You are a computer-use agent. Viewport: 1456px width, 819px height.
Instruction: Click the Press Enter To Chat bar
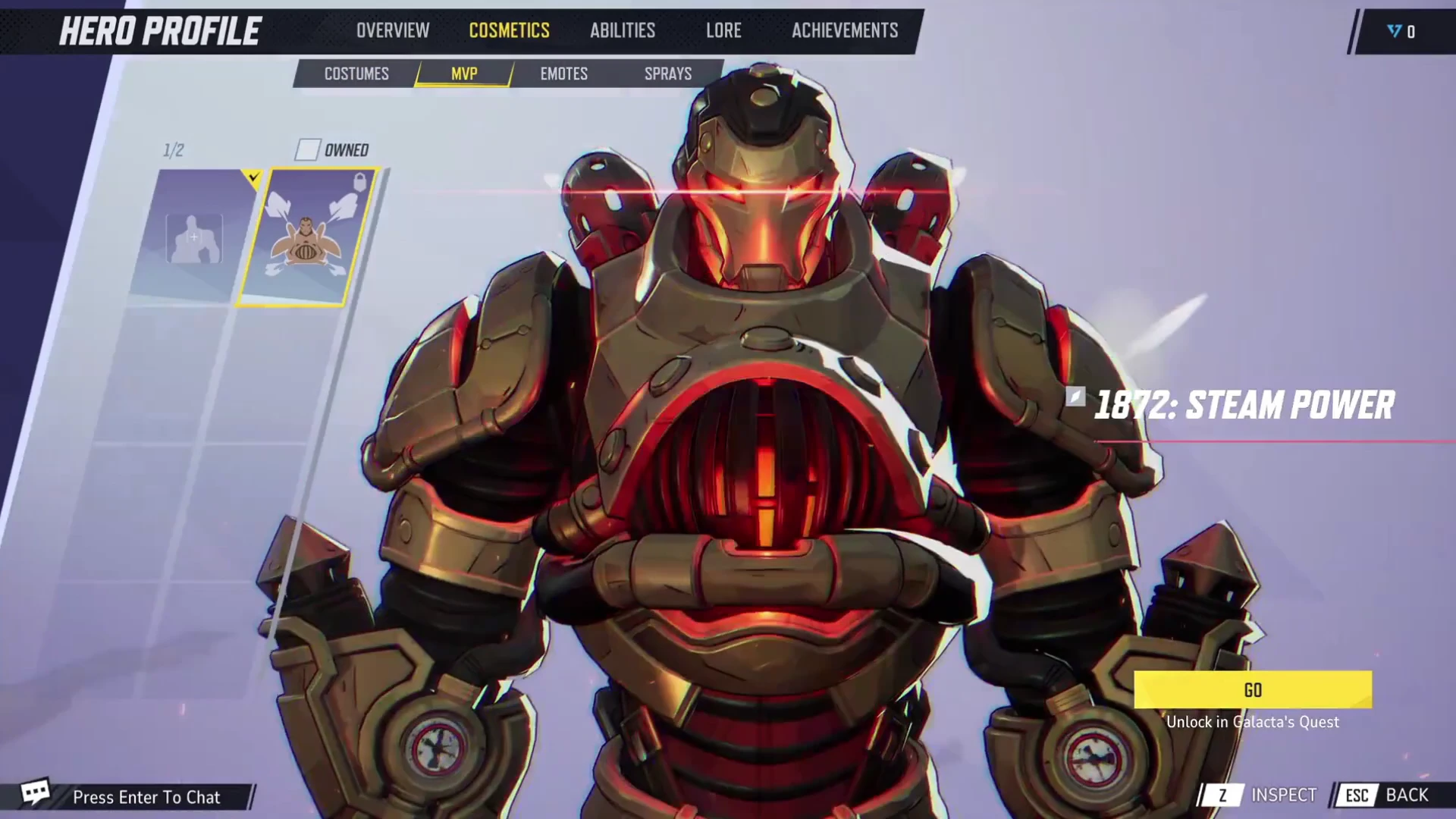(x=146, y=797)
